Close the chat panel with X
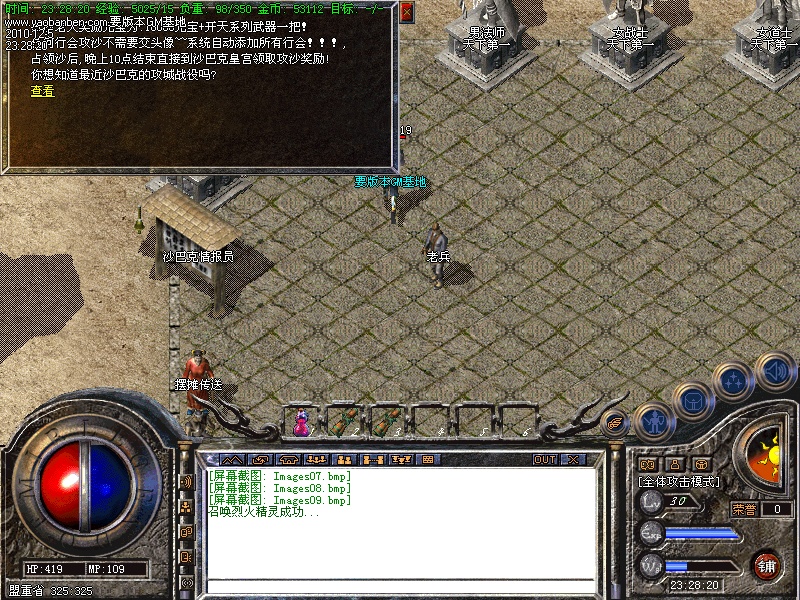800x600 pixels. point(573,459)
